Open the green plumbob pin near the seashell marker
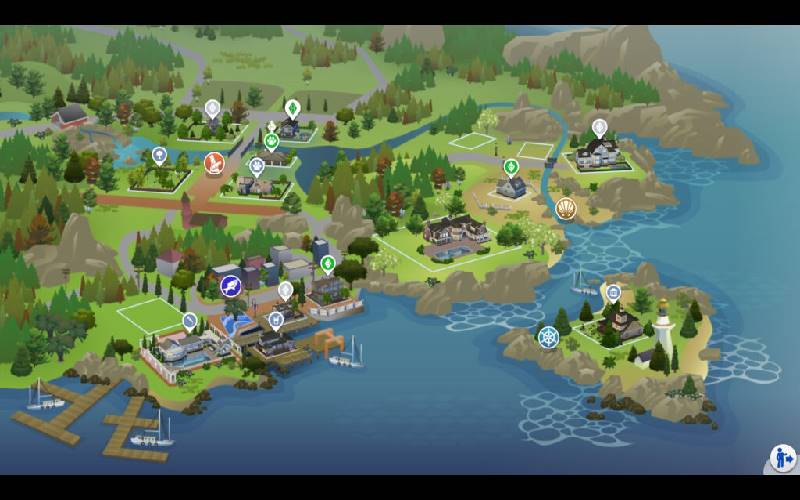 [511, 166]
